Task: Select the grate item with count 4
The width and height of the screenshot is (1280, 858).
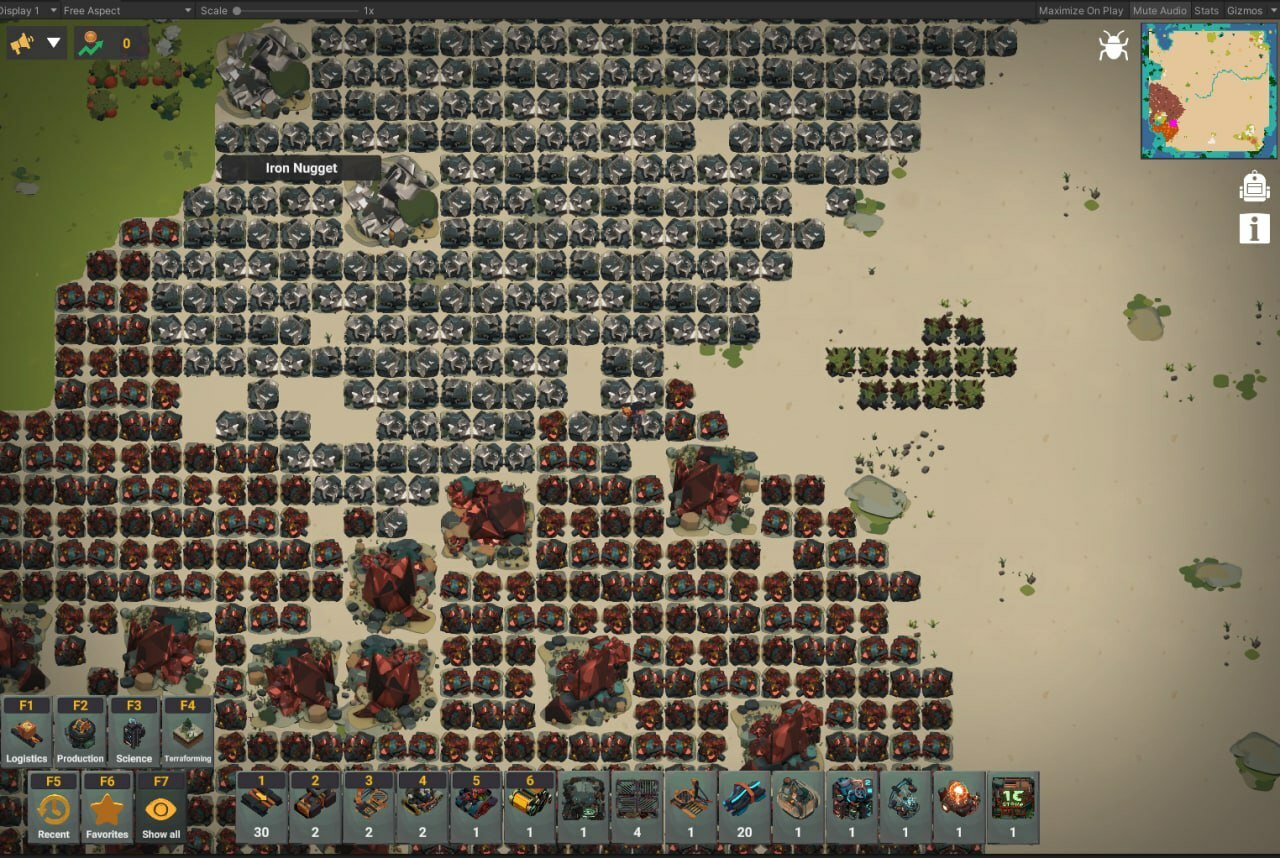Action: (x=637, y=806)
